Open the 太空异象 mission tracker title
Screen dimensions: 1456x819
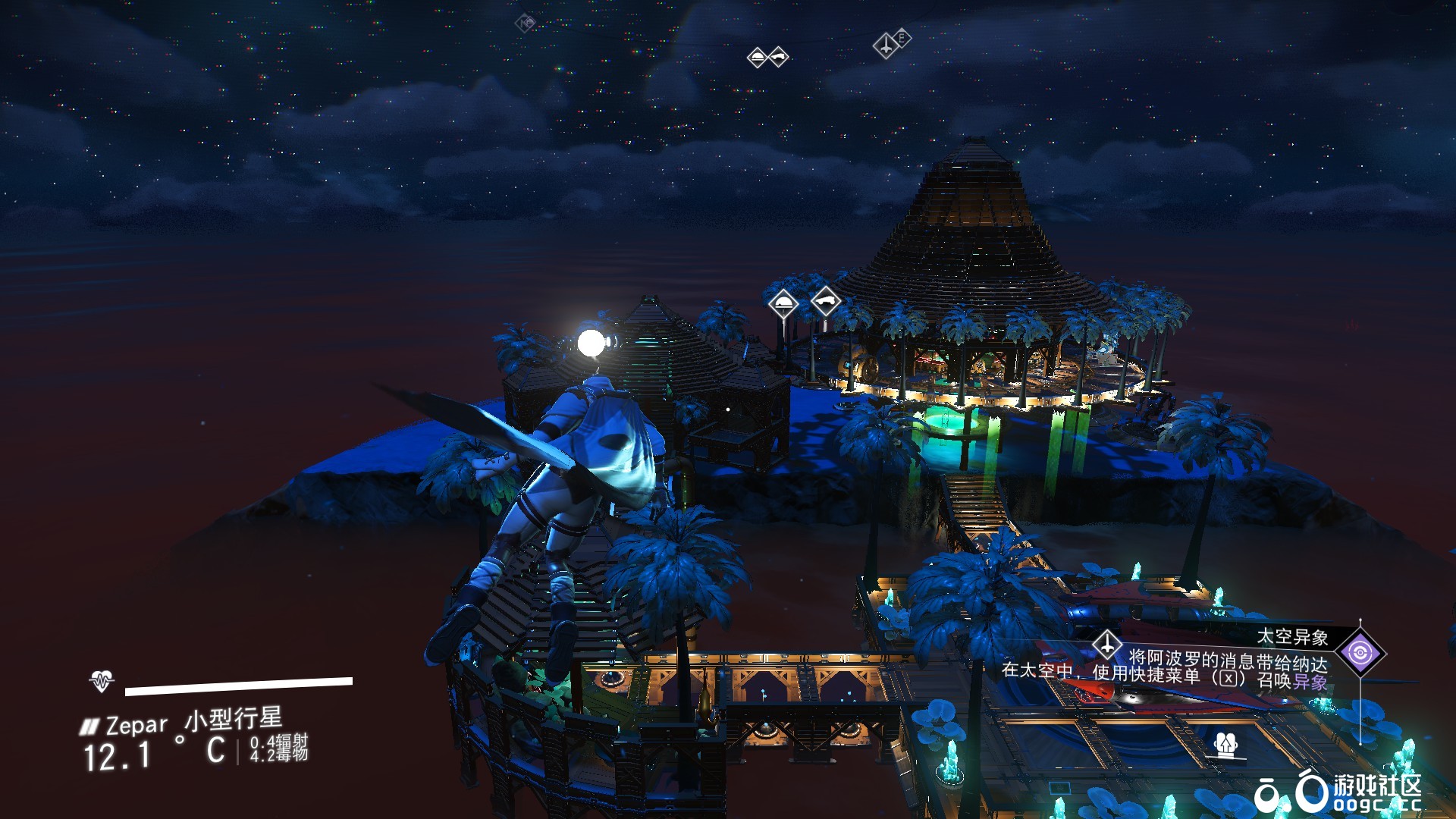point(1292,637)
